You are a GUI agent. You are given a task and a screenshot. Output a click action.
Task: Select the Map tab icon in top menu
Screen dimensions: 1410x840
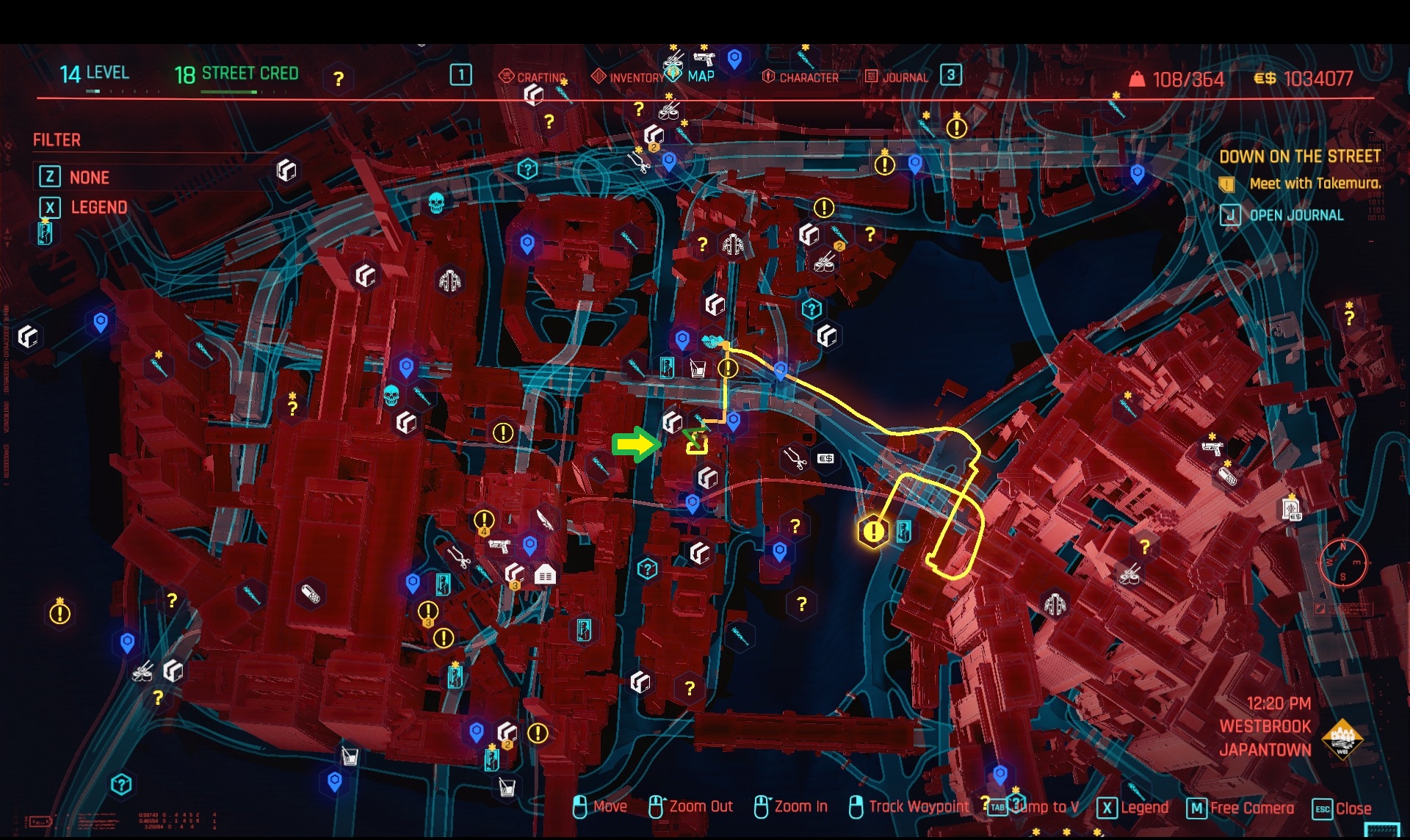[673, 74]
